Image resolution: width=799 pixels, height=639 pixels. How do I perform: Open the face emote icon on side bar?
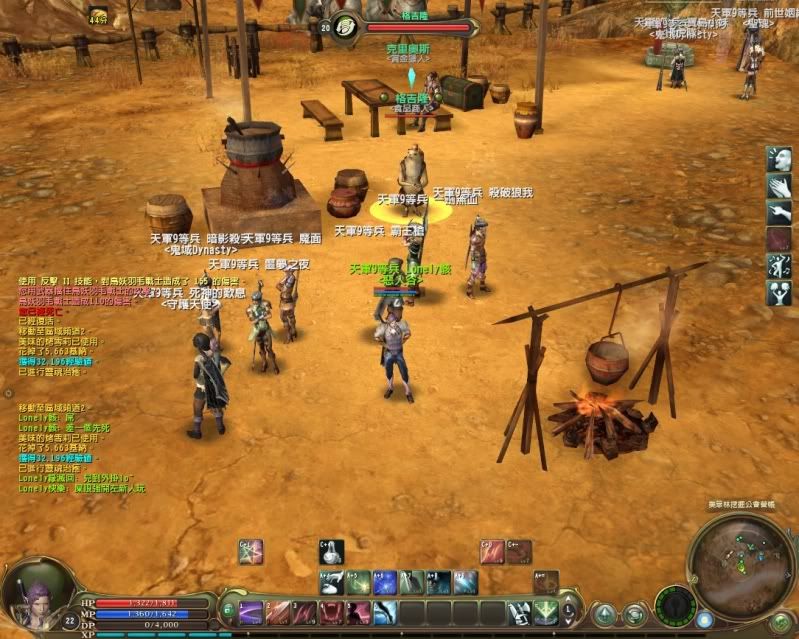coord(779,159)
